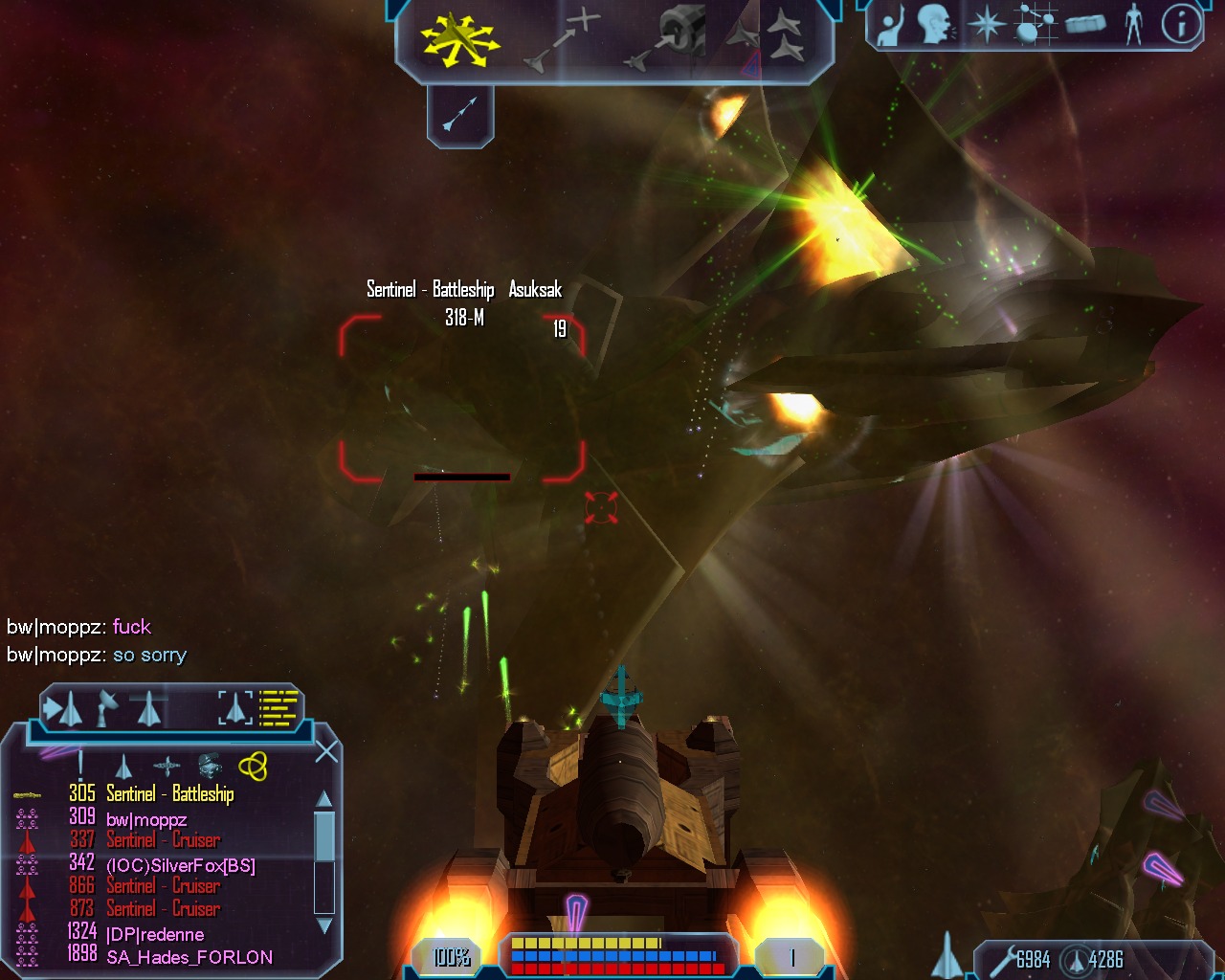
Task: Toggle the yellow lines contact list button
Action: pyautogui.click(x=278, y=708)
